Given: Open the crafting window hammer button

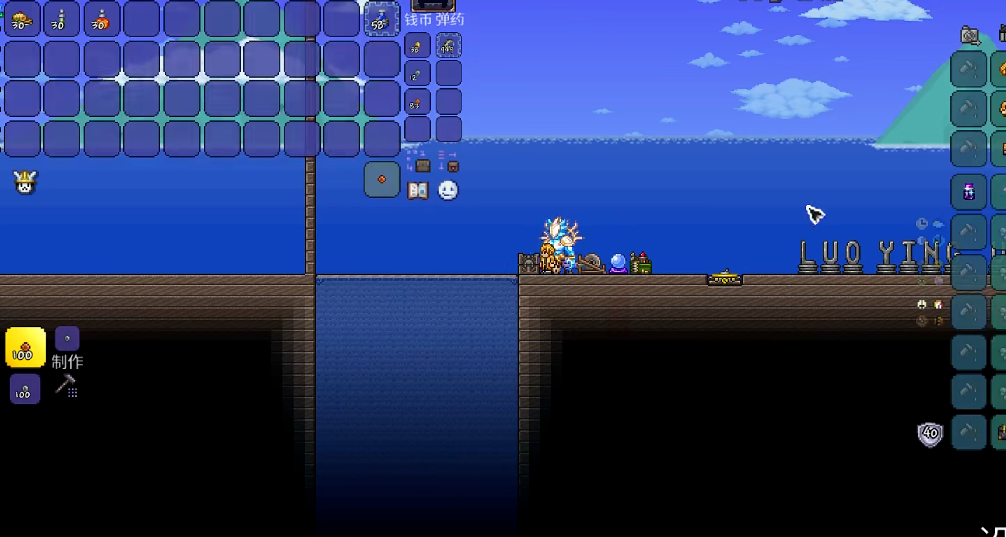Looking at the screenshot, I should (66, 386).
